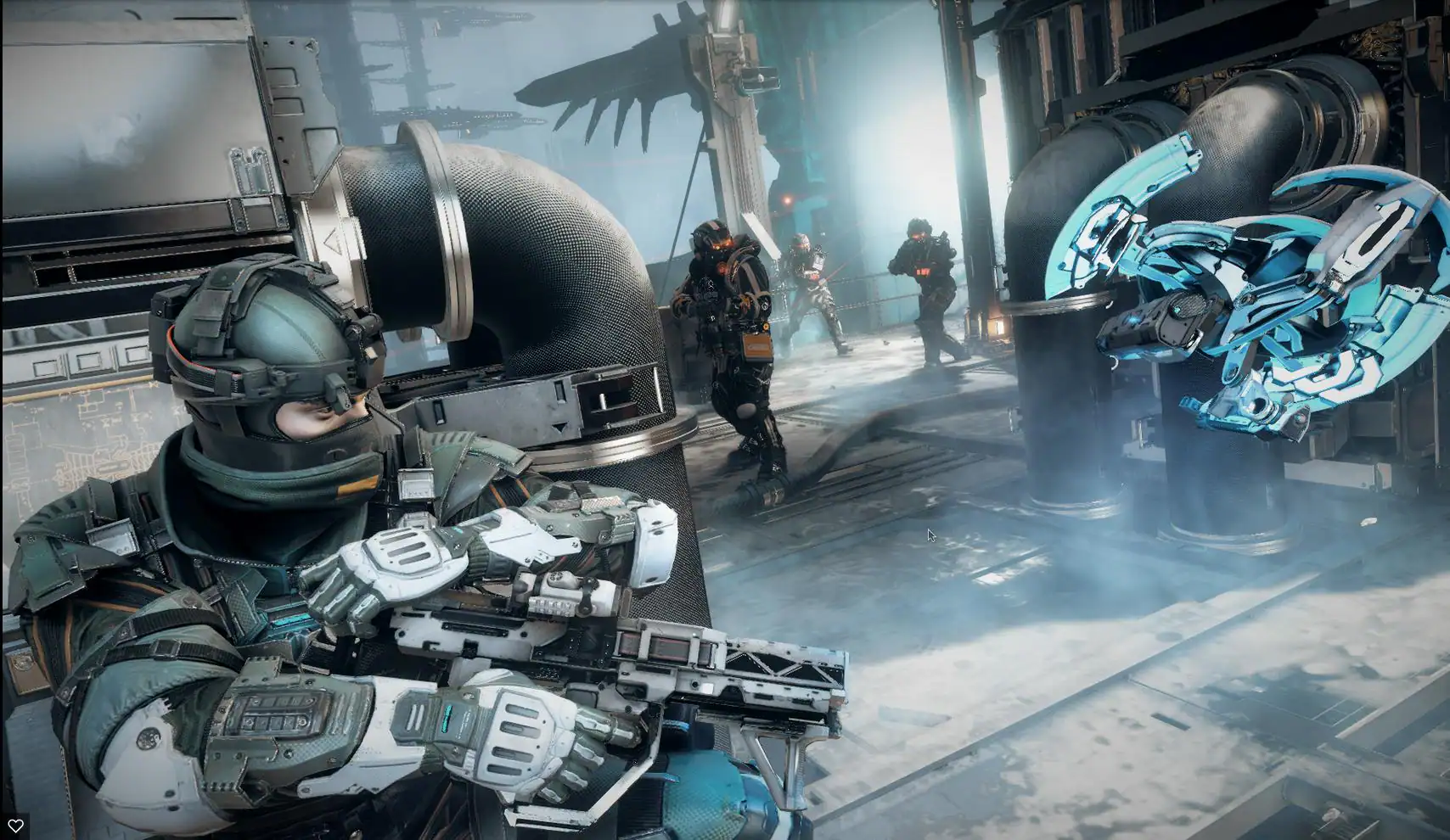
Task: Click the heart favorite icon
Action: click(15, 825)
